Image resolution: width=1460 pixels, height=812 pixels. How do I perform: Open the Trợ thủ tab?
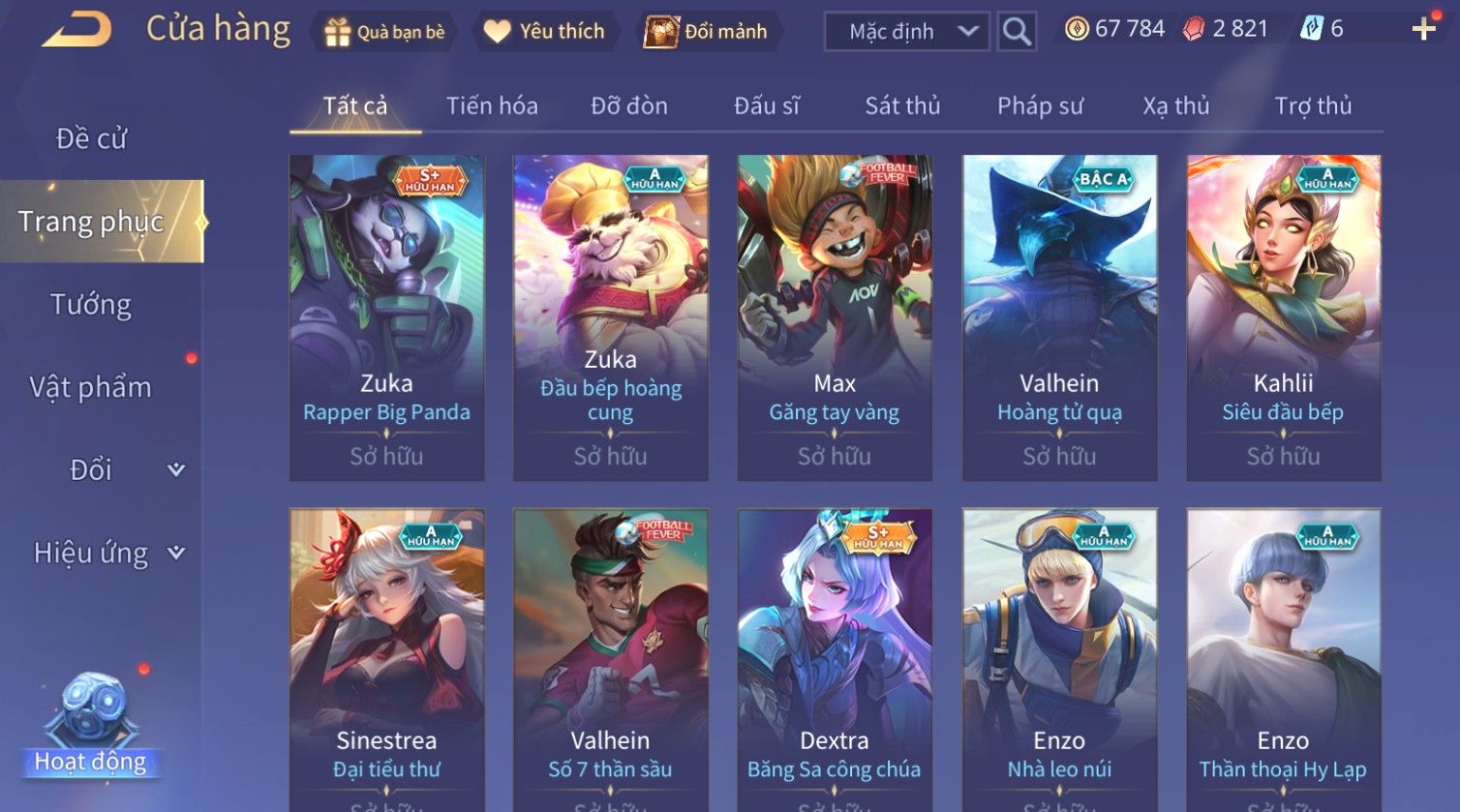coord(1313,105)
